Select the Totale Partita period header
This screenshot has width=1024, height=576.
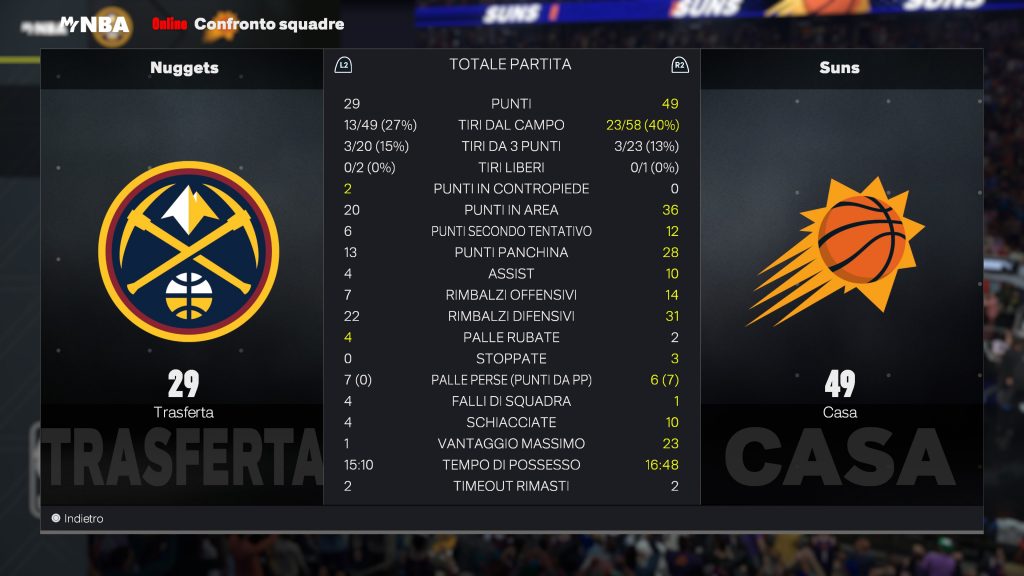pos(510,65)
